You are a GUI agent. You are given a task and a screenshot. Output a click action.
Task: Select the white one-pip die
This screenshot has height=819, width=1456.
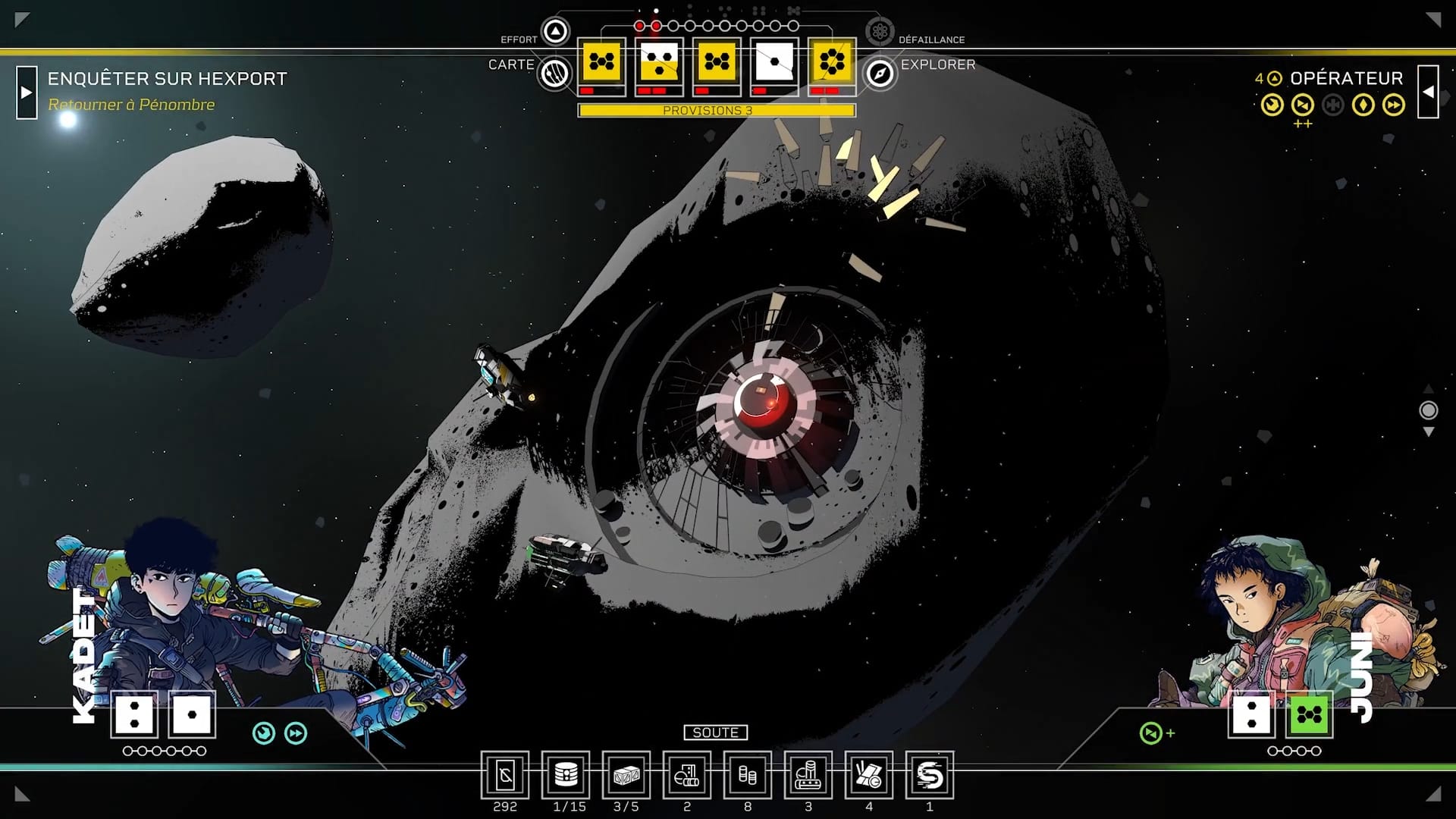pos(774,62)
